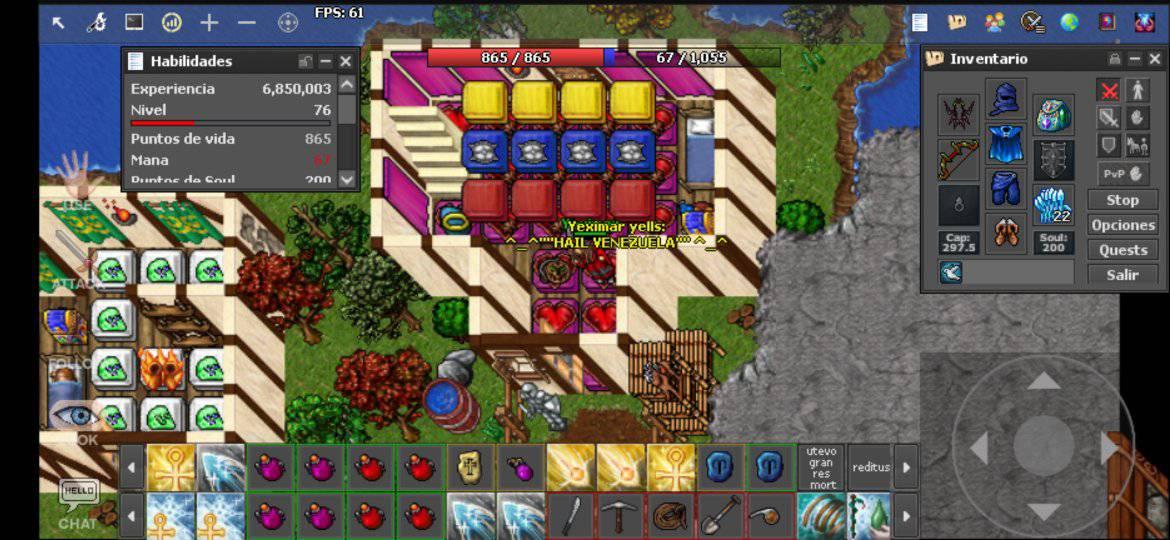Open the green backpack slot
Image resolution: width=1170 pixels, height=540 pixels.
click(x=1054, y=114)
